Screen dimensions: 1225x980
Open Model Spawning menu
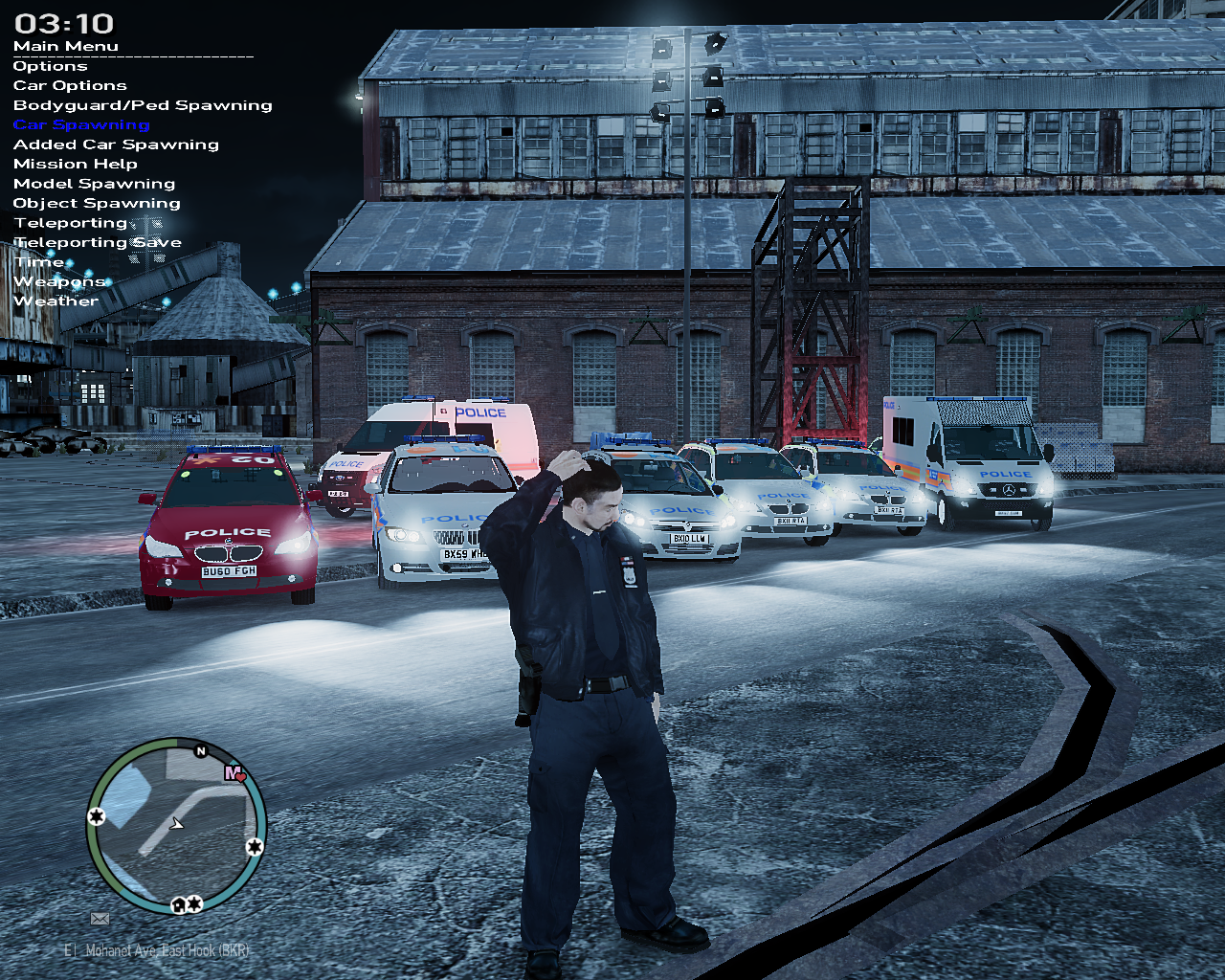pos(94,184)
